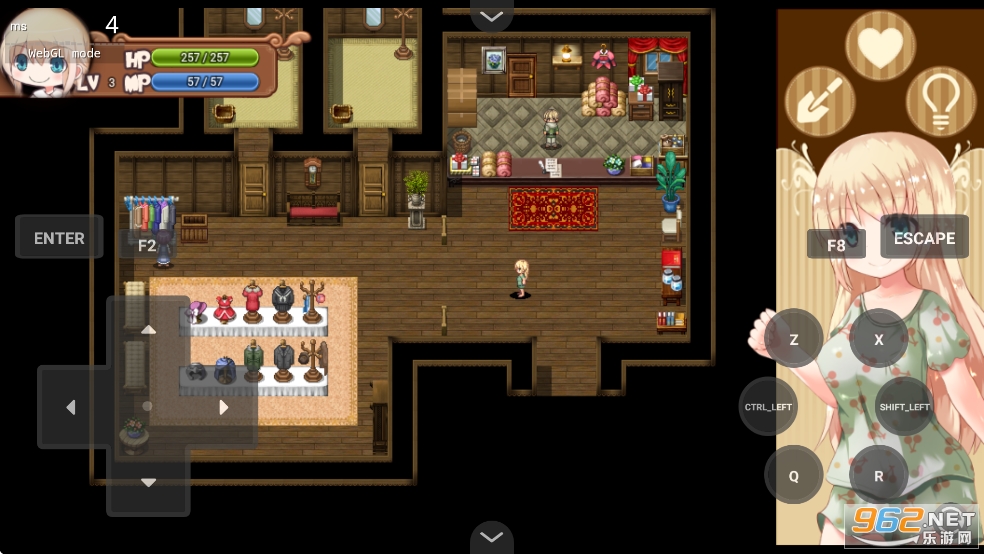The width and height of the screenshot is (984, 554).
Task: Tap the D-pad right arrow
Action: [x=224, y=407]
